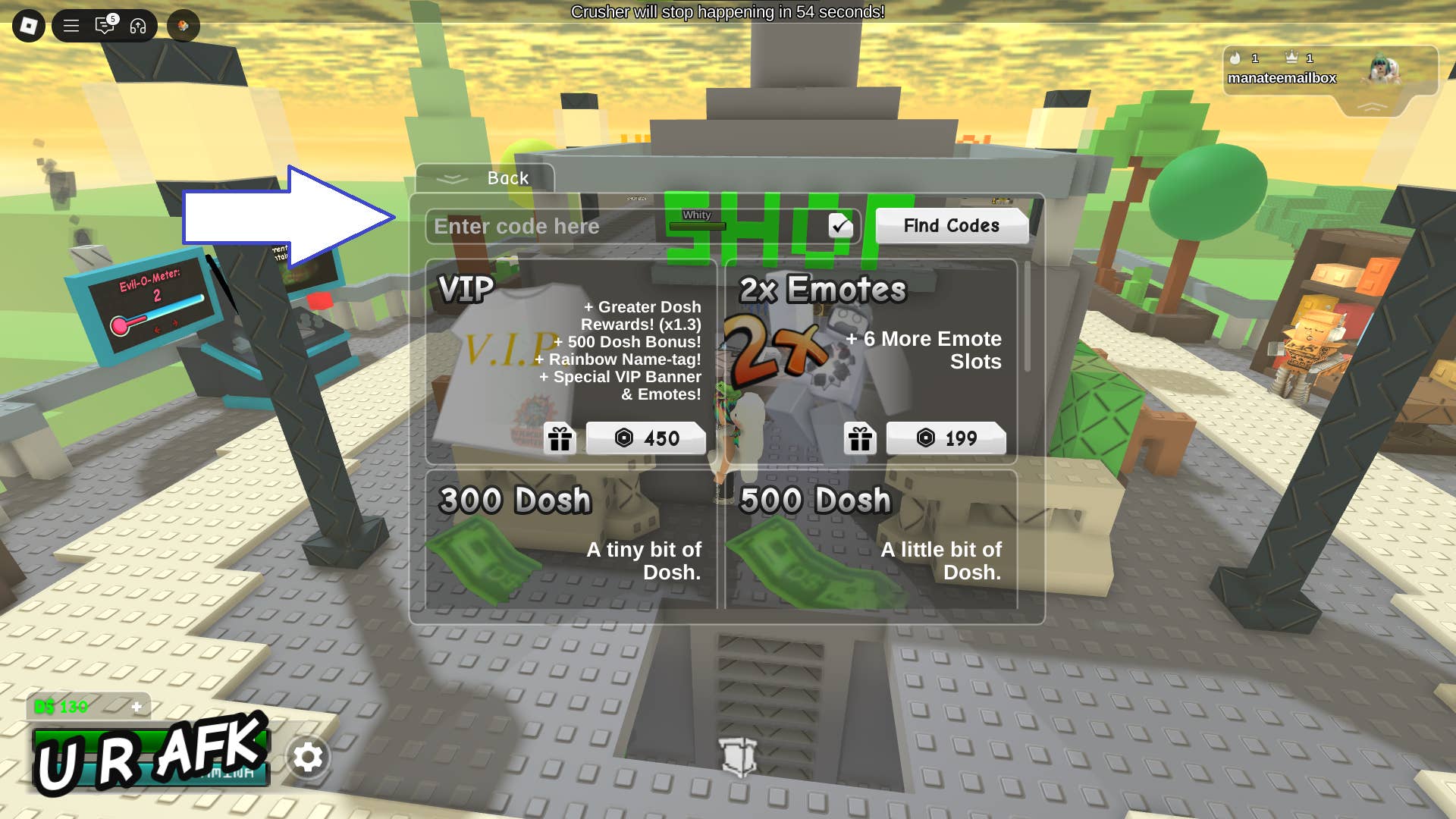This screenshot has height=819, width=1456.
Task: Open the chat with unread messages
Action: 105,26
